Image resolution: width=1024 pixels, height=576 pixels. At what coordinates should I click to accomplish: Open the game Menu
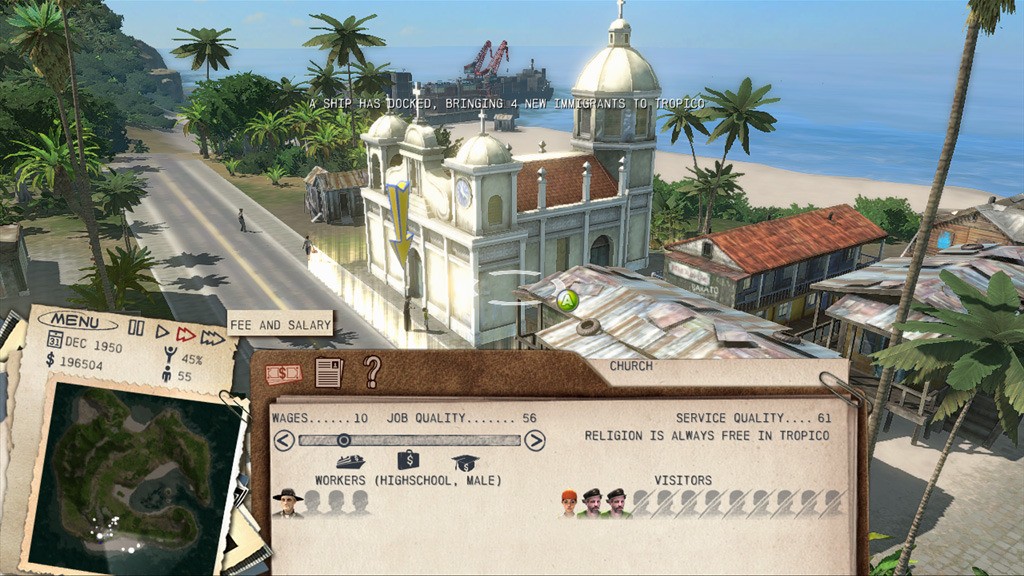(76, 321)
